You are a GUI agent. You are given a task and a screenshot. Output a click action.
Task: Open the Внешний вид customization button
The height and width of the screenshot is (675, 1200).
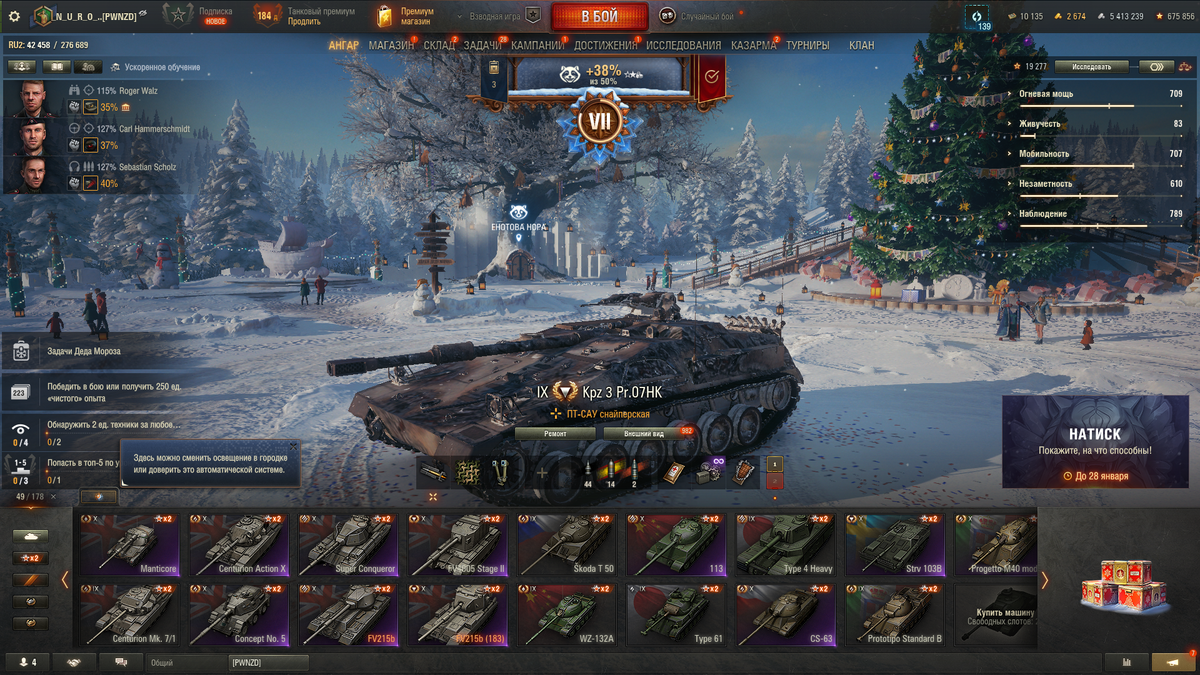645,434
